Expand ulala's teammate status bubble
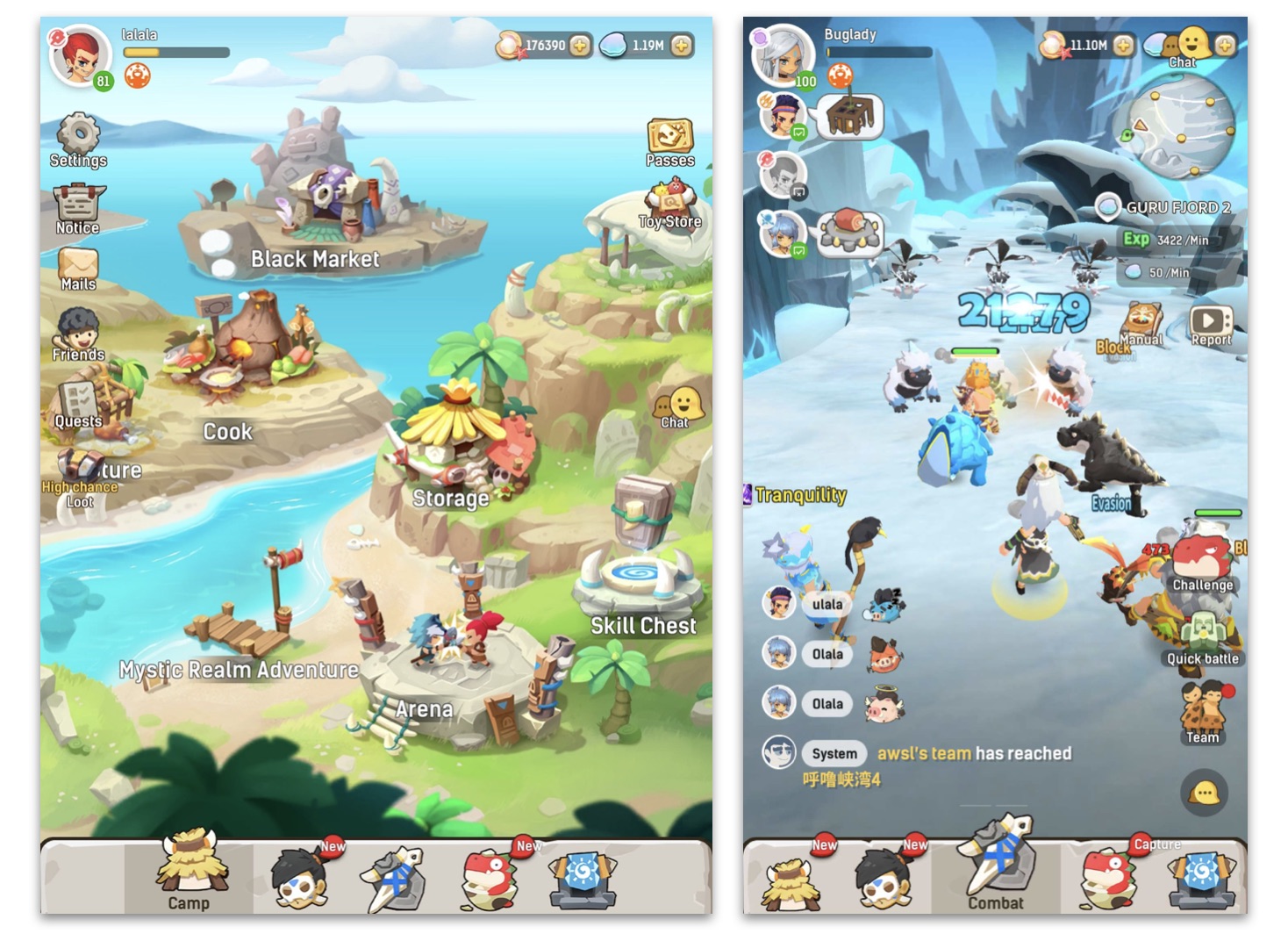Image resolution: width=1288 pixels, height=941 pixels. 826,604
